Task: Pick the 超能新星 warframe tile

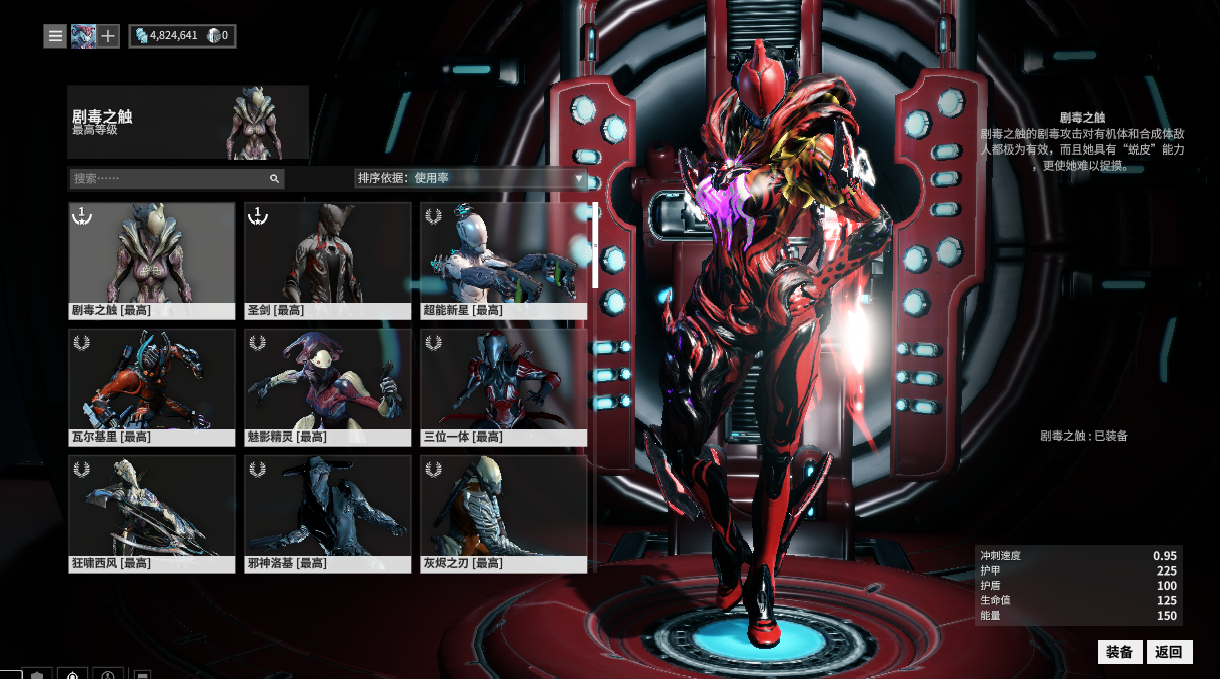Action: 504,260
